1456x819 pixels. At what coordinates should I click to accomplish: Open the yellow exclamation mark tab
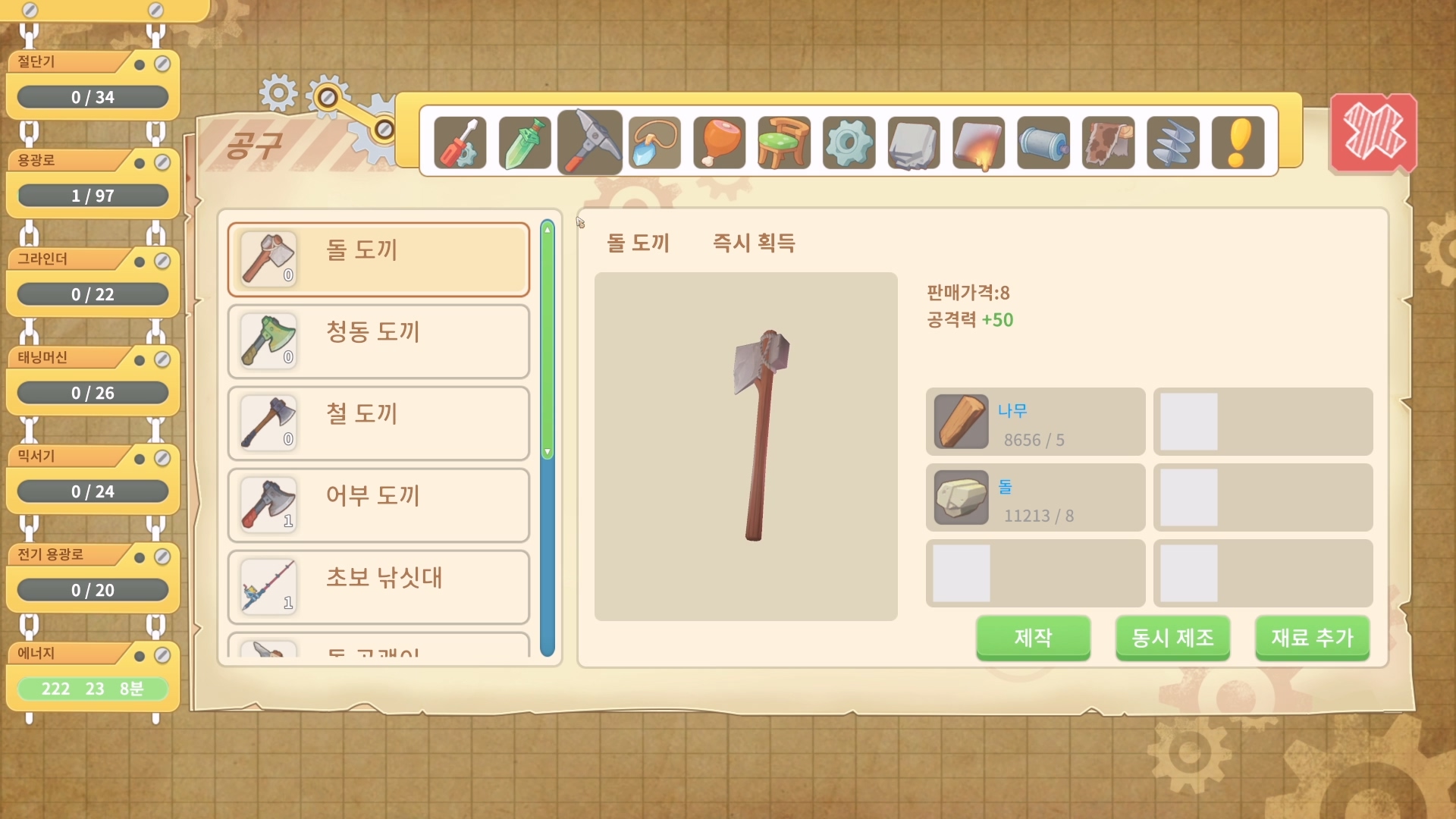[x=1238, y=143]
